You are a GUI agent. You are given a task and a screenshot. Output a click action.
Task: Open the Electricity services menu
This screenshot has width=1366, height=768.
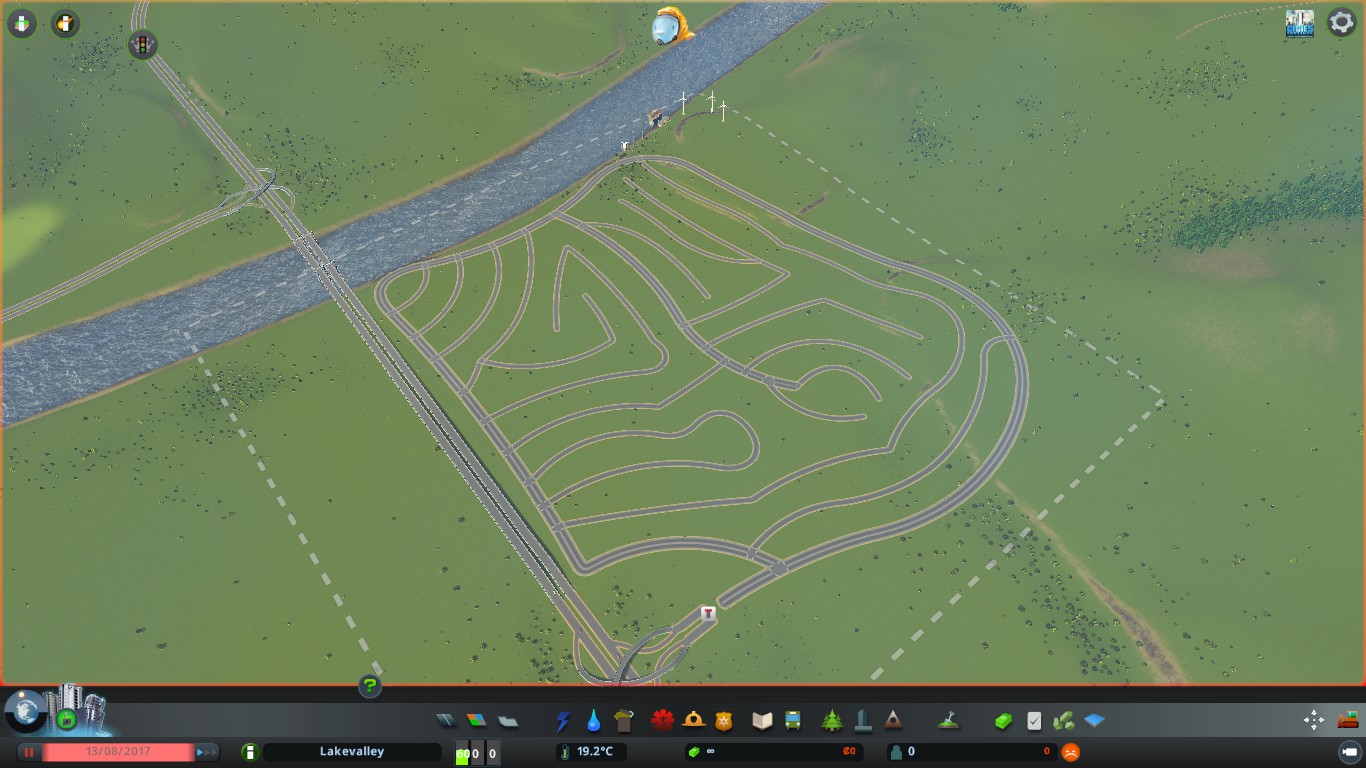pyautogui.click(x=563, y=719)
